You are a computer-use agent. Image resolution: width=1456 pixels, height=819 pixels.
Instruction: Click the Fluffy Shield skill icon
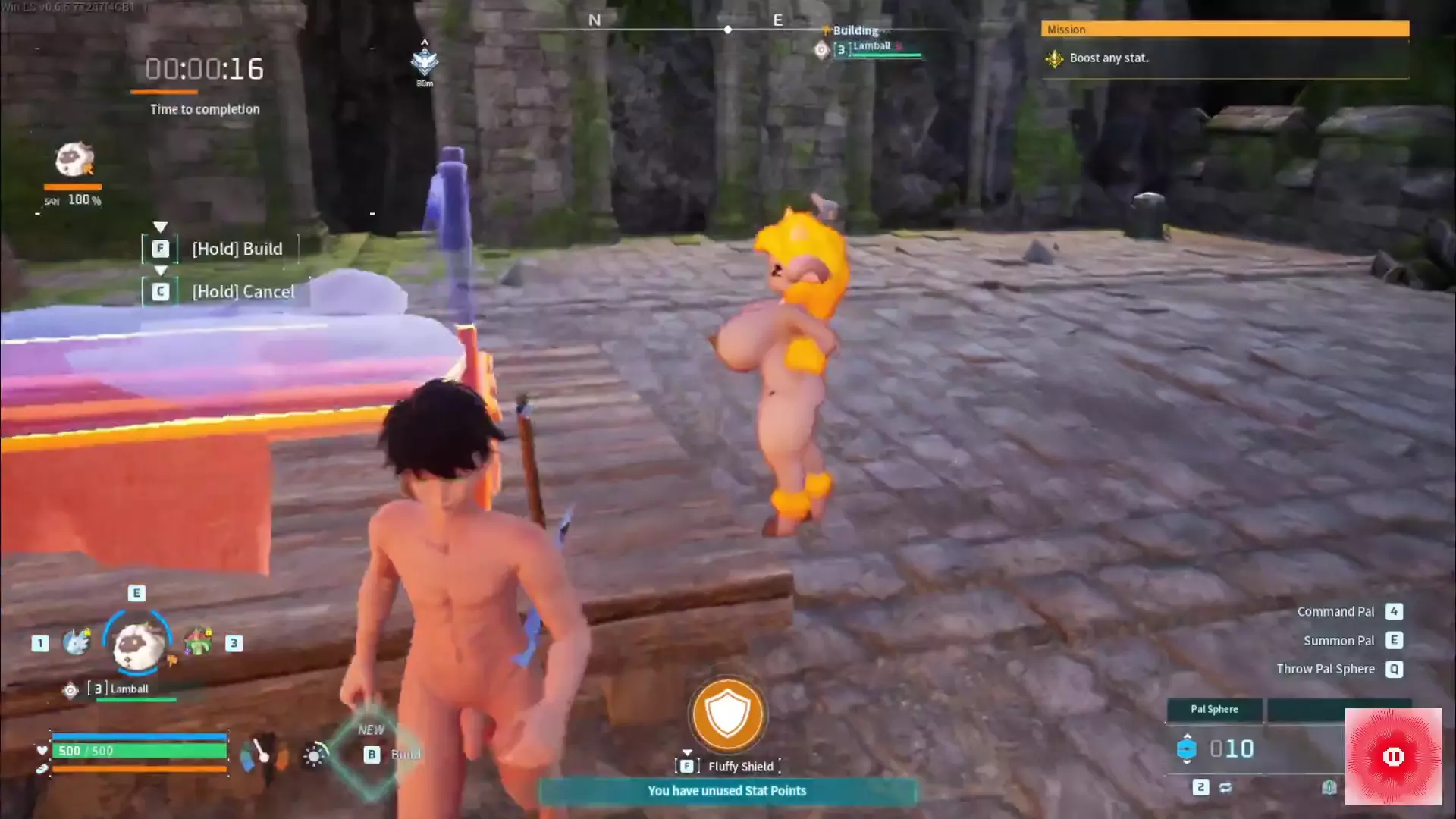pyautogui.click(x=727, y=714)
